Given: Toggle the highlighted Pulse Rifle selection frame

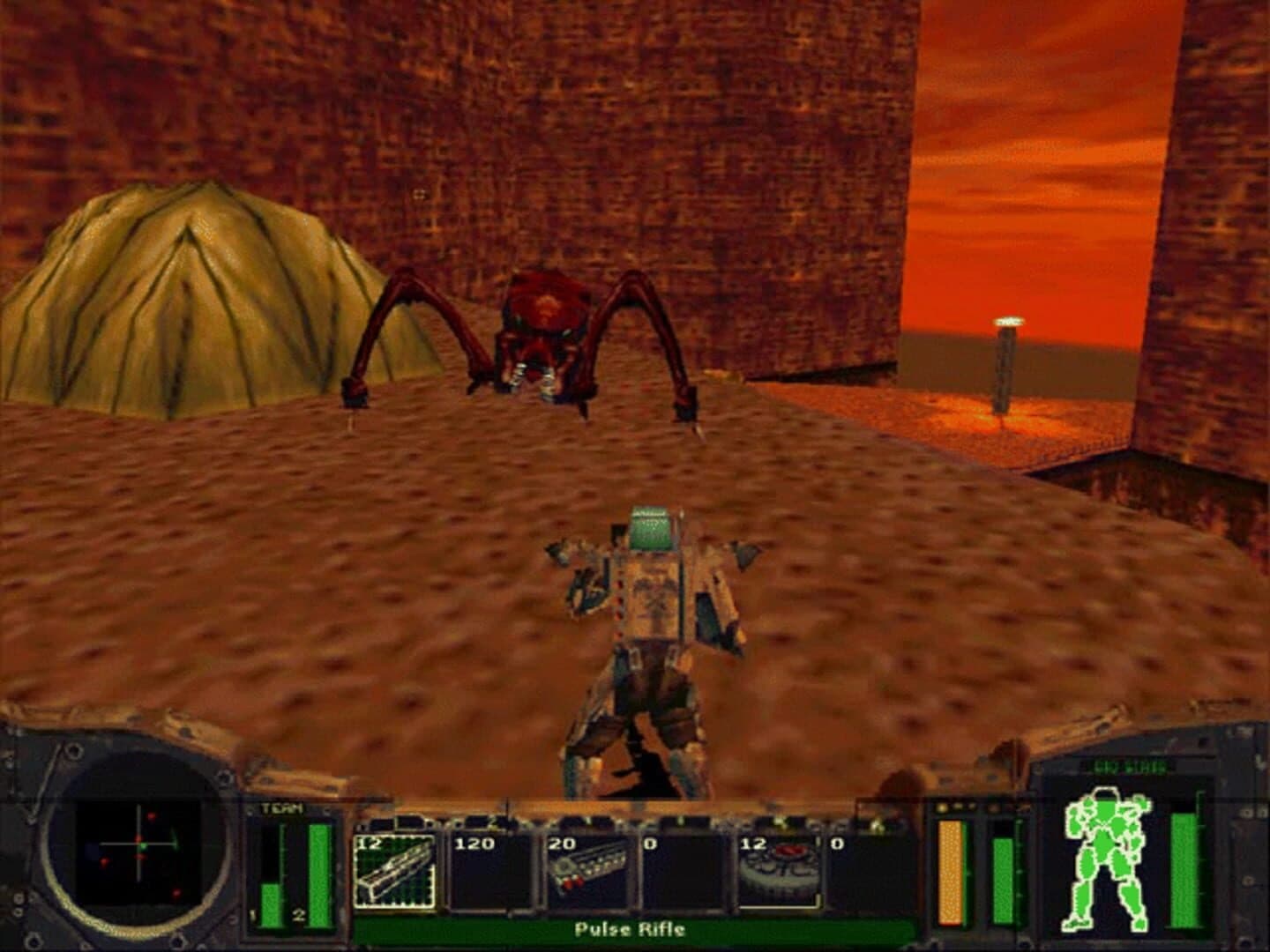Looking at the screenshot, I should tap(395, 867).
